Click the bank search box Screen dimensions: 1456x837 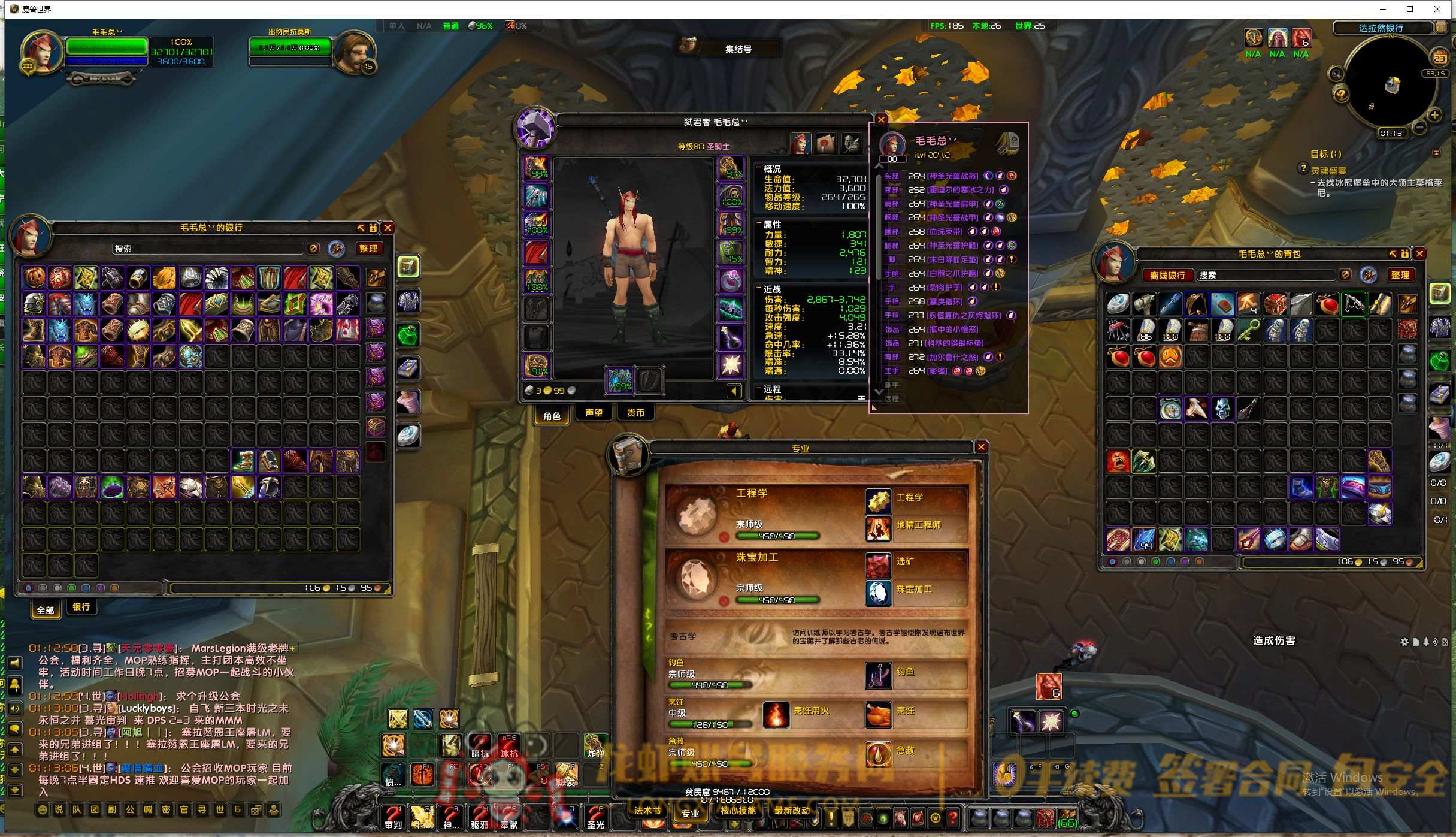[x=207, y=249]
